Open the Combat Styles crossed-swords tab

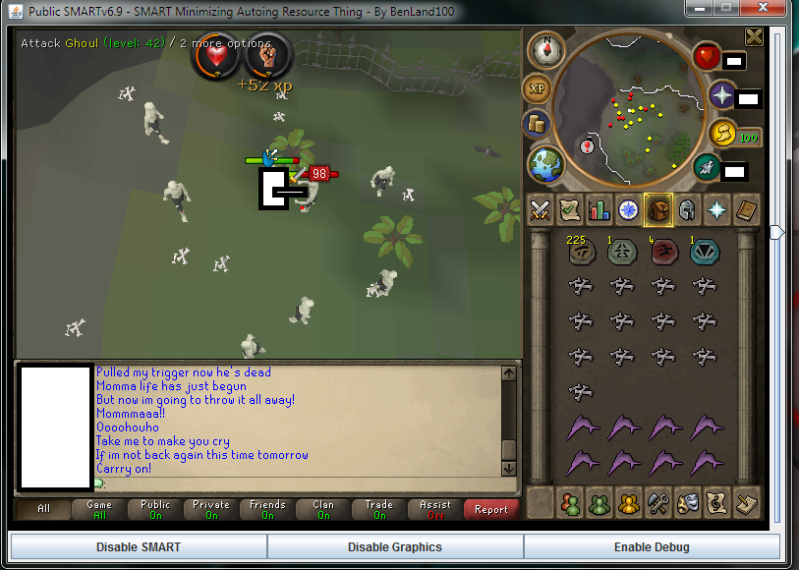[x=541, y=210]
